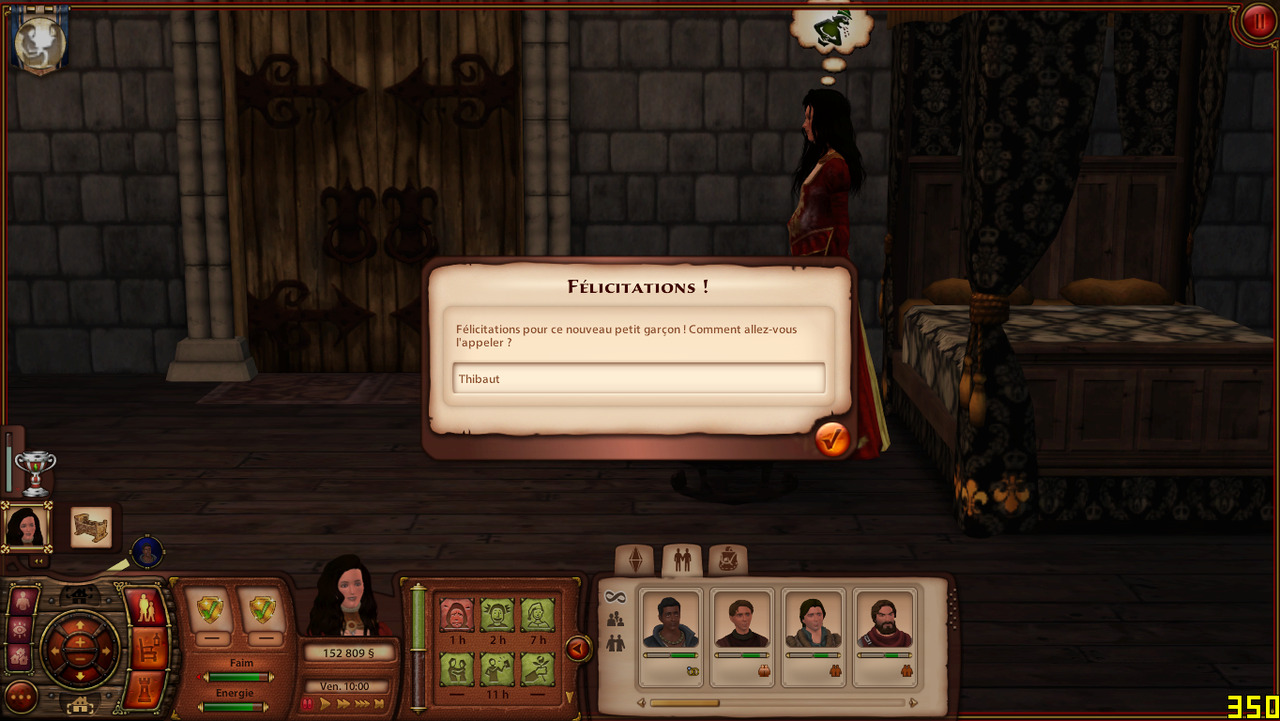This screenshot has width=1280, height=721.
Task: Click the baby cradle notification icon
Action: click(x=91, y=528)
